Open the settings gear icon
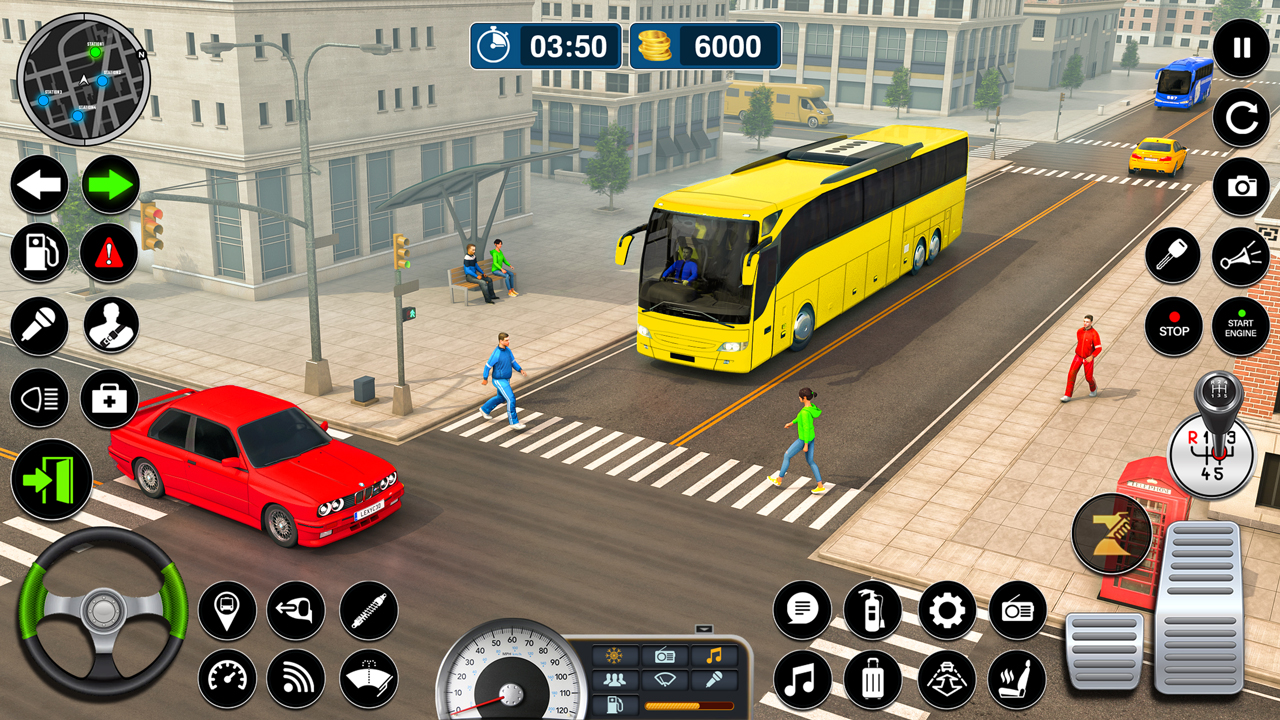 click(946, 610)
